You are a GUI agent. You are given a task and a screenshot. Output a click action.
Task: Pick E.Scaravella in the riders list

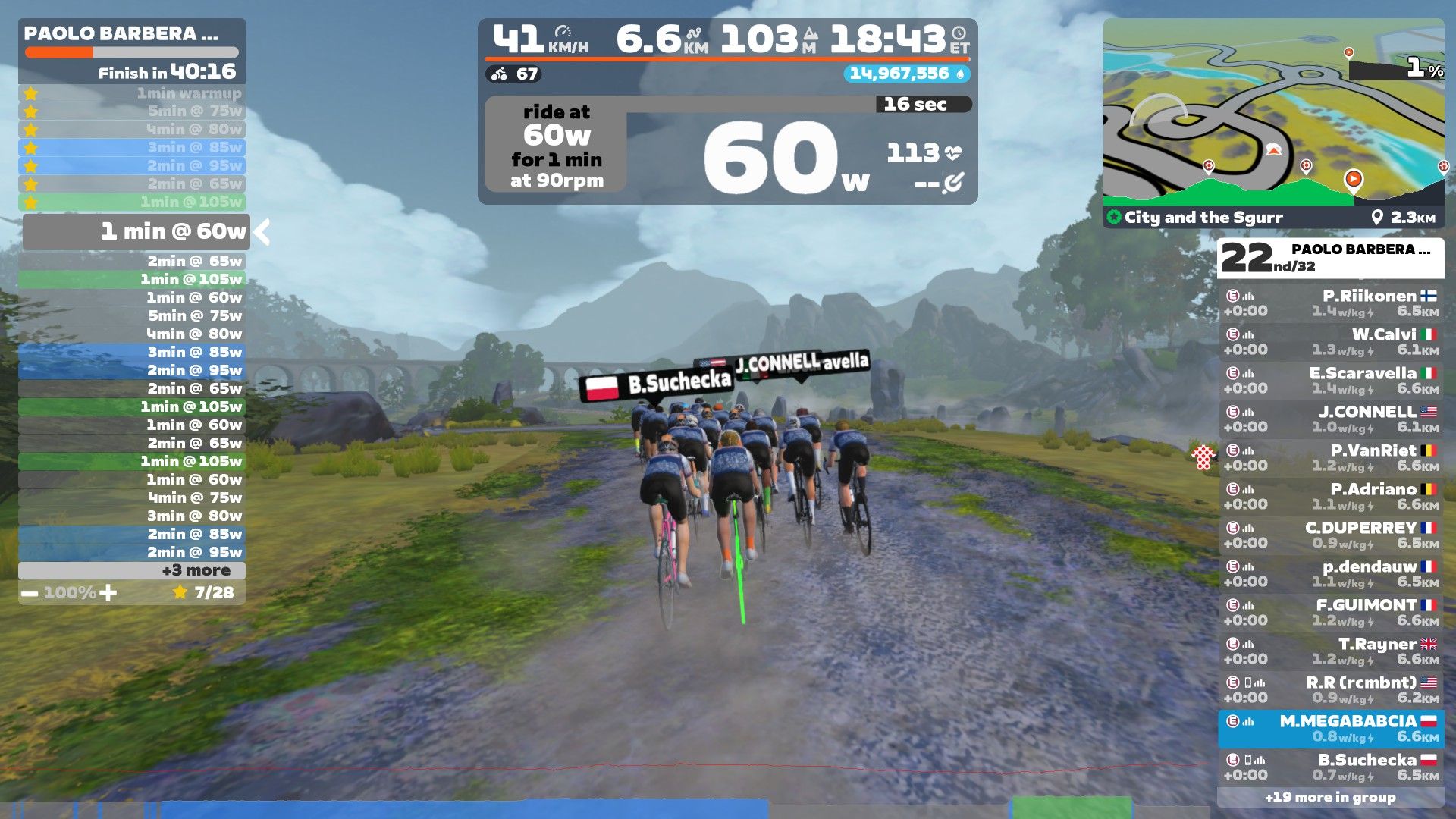1331,381
